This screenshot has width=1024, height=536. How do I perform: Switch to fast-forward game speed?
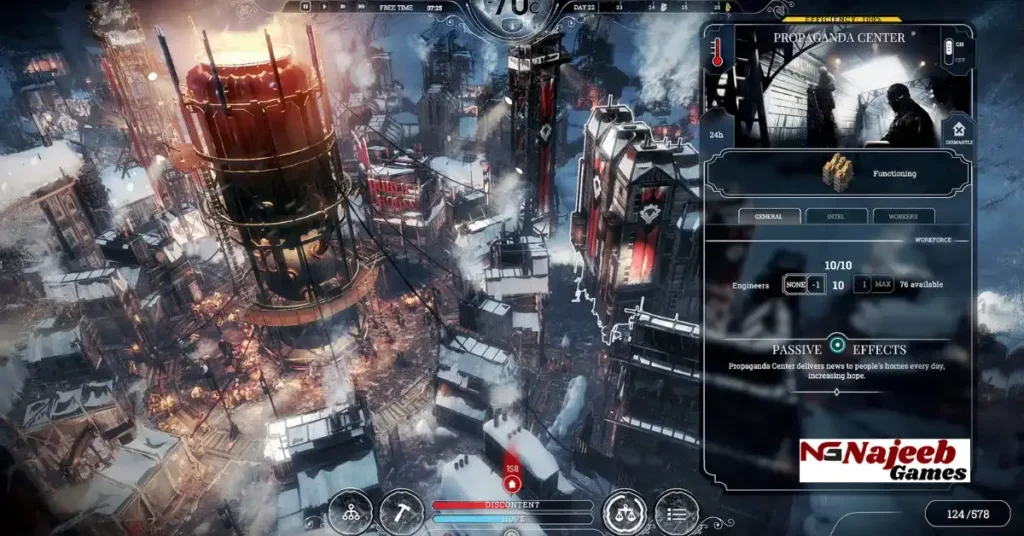tap(343, 7)
